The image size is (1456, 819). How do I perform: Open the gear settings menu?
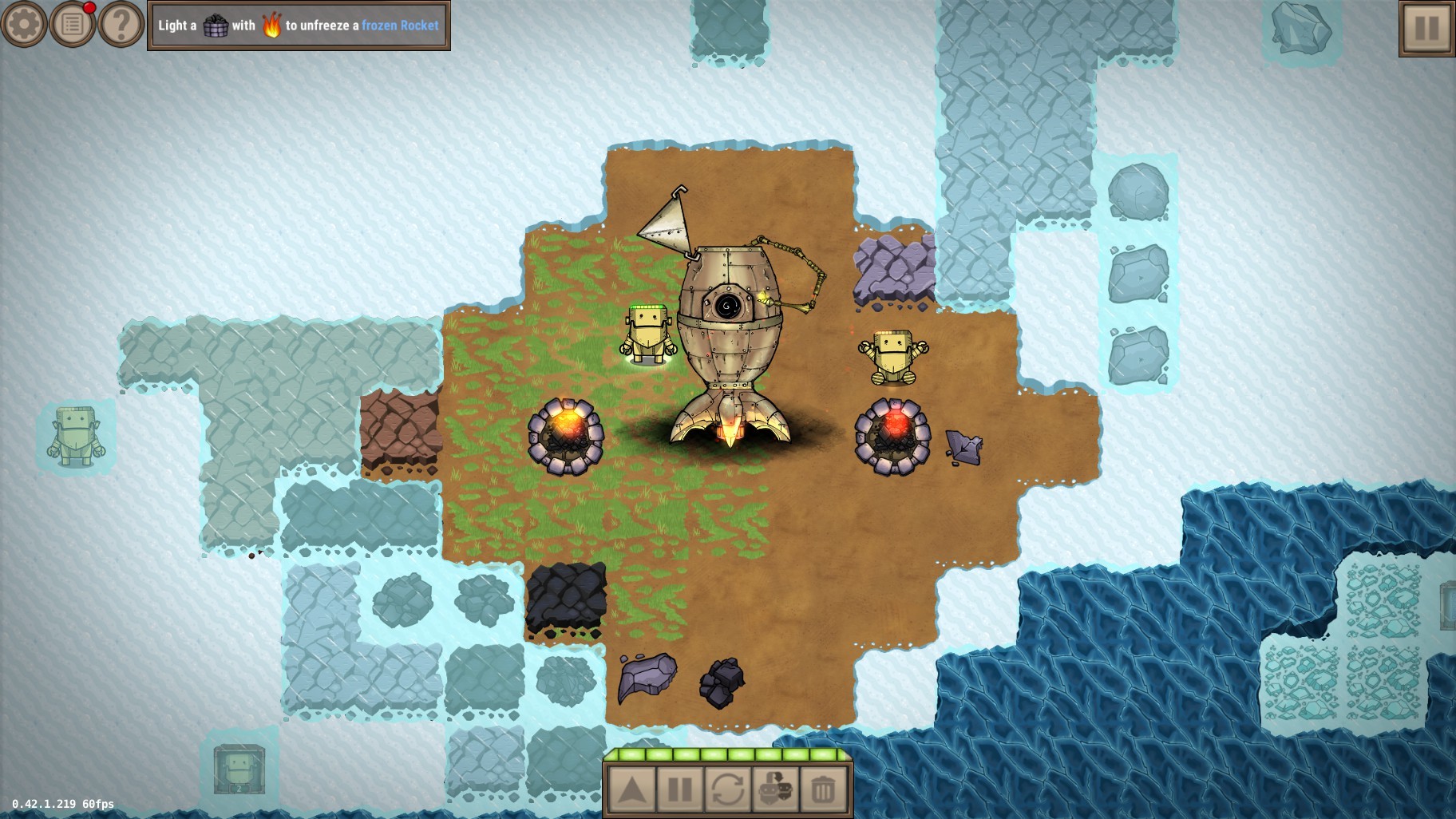[x=24, y=25]
